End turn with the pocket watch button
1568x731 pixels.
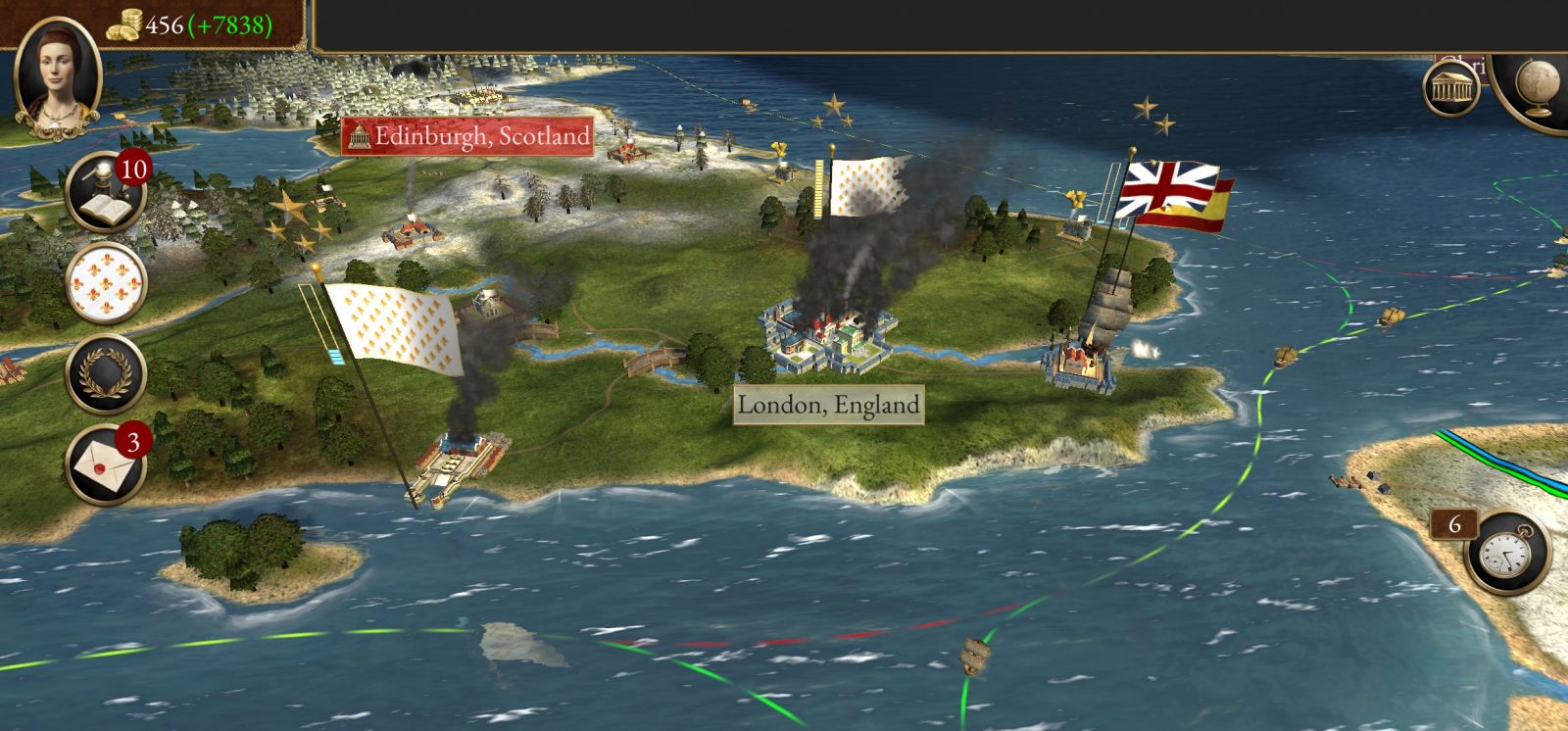(x=1507, y=552)
